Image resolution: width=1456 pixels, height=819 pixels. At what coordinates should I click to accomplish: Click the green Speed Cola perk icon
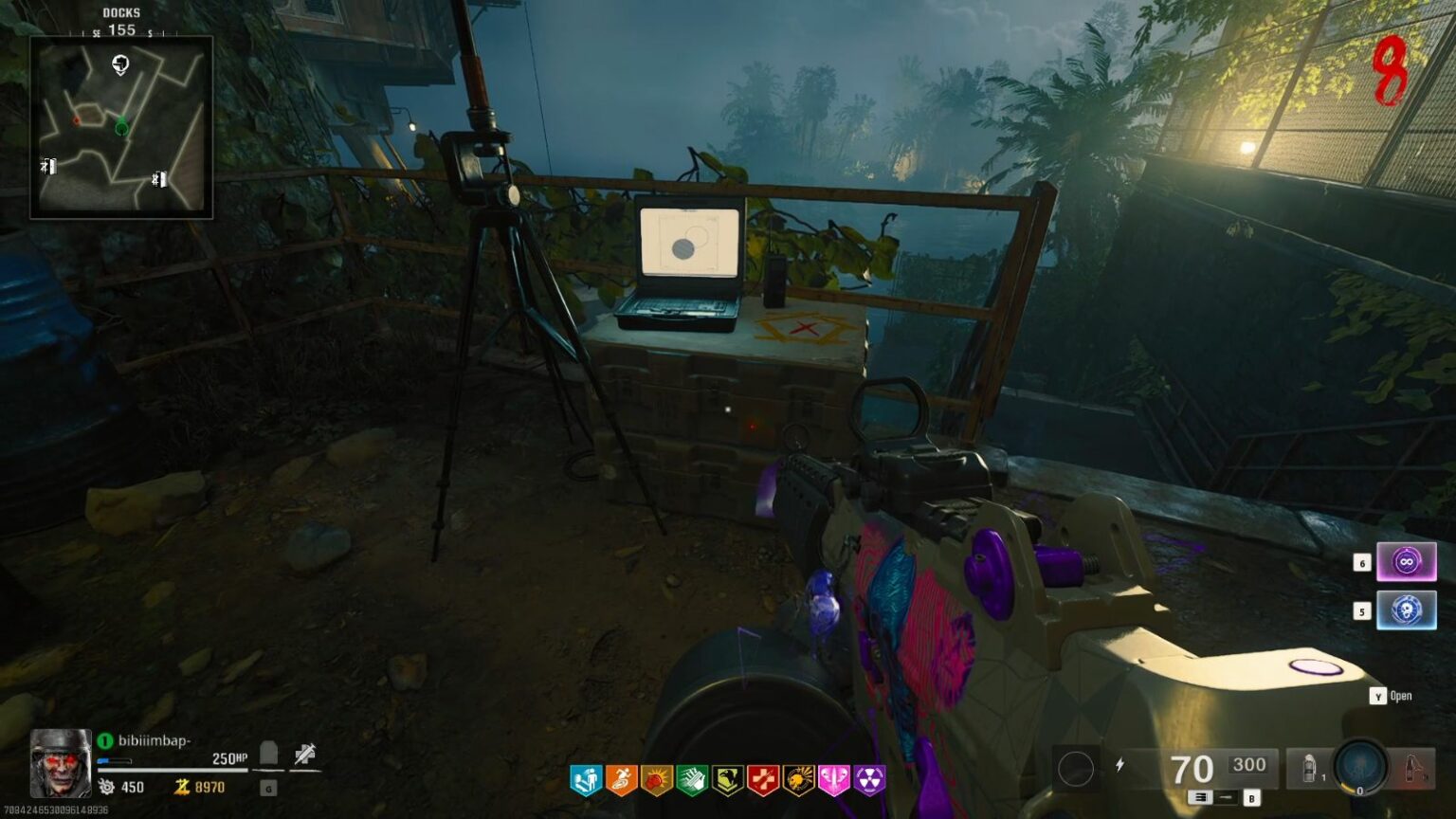693,780
